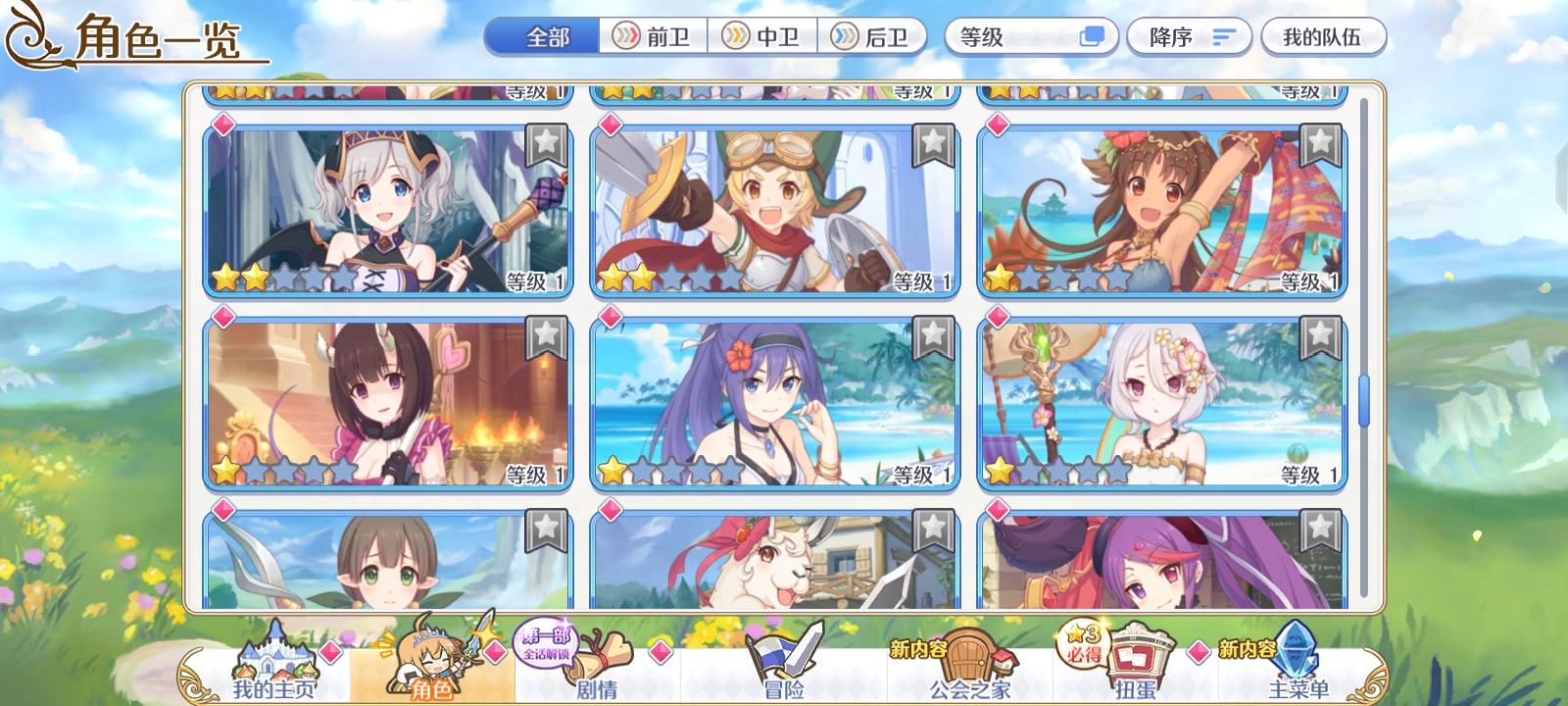Select the dark-haired horned character card

388,399
